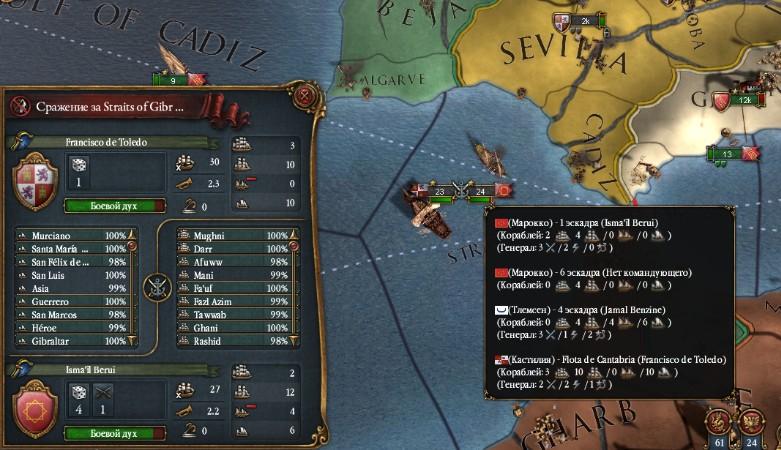Select the 12k army unit counter

click(744, 100)
